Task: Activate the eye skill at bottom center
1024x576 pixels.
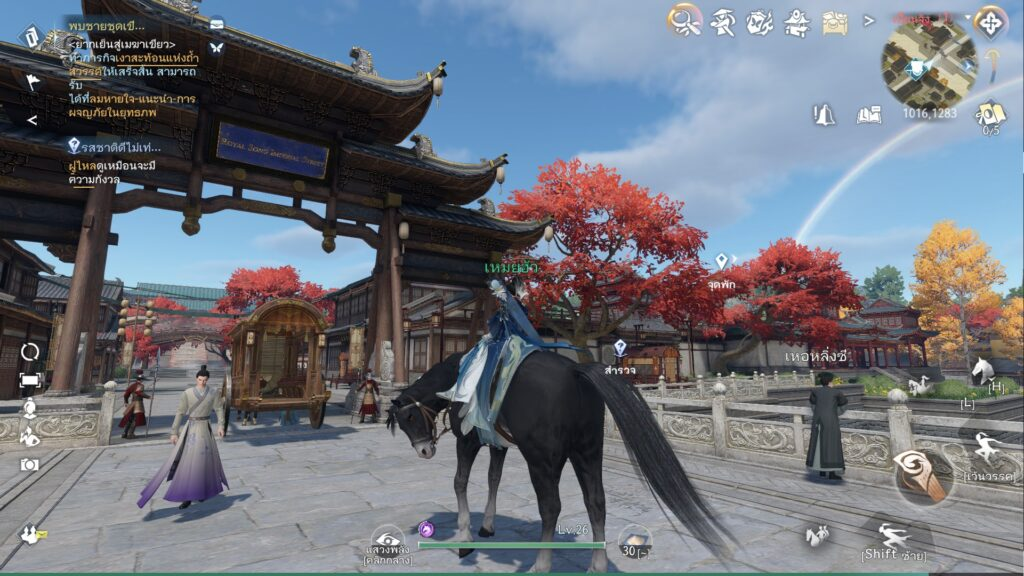Action: click(x=387, y=540)
